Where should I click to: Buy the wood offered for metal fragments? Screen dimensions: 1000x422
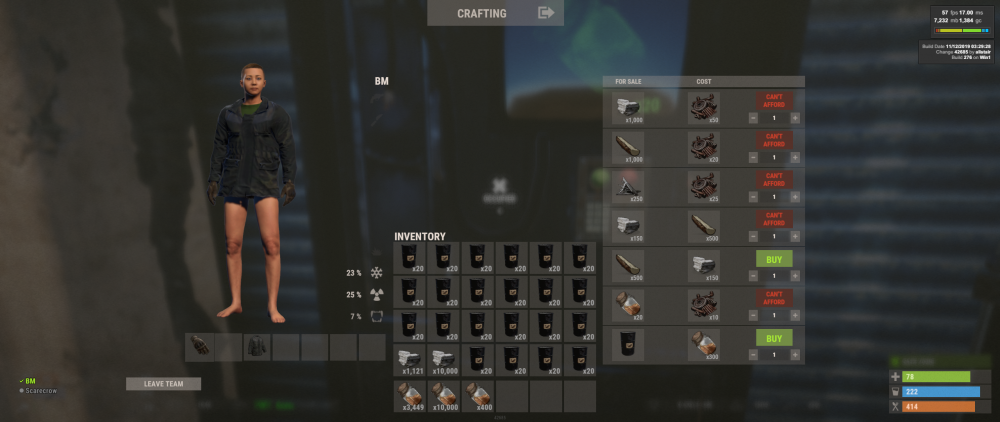point(773,259)
